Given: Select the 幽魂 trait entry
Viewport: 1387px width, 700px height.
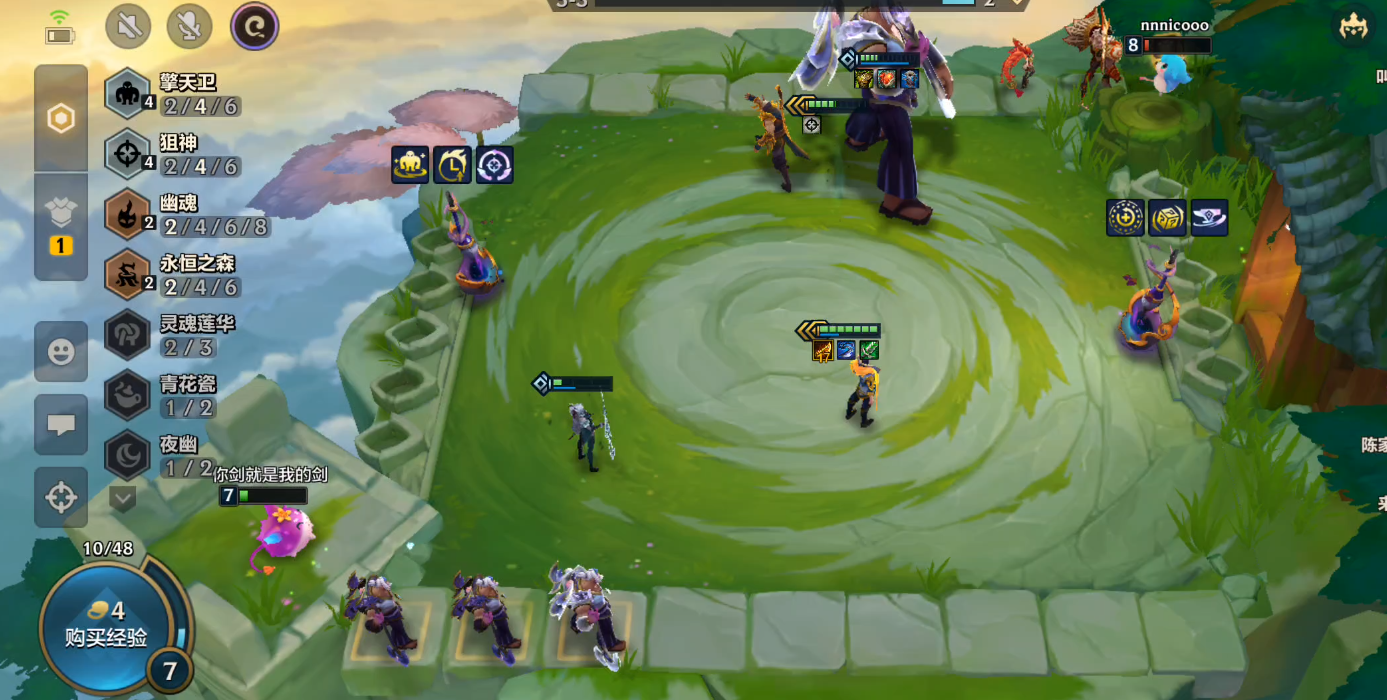Looking at the screenshot, I should [x=187, y=214].
